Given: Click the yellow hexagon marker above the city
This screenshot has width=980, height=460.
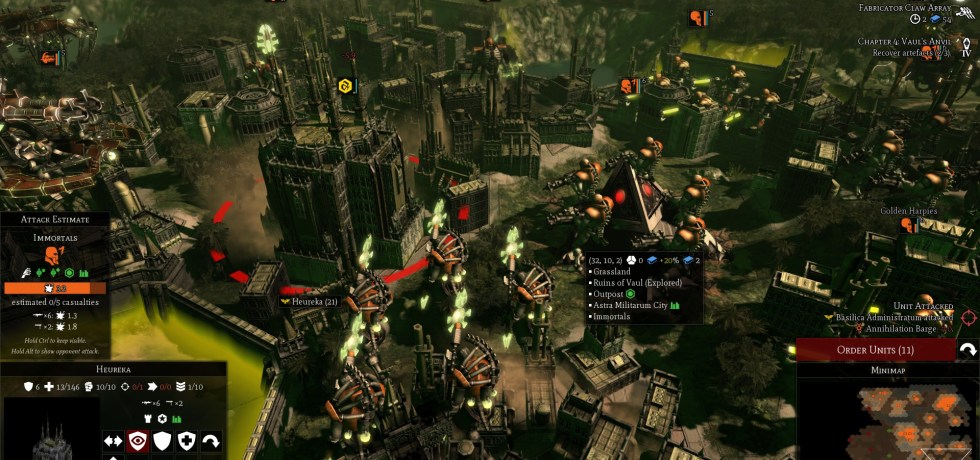Looking at the screenshot, I should pyautogui.click(x=346, y=86).
